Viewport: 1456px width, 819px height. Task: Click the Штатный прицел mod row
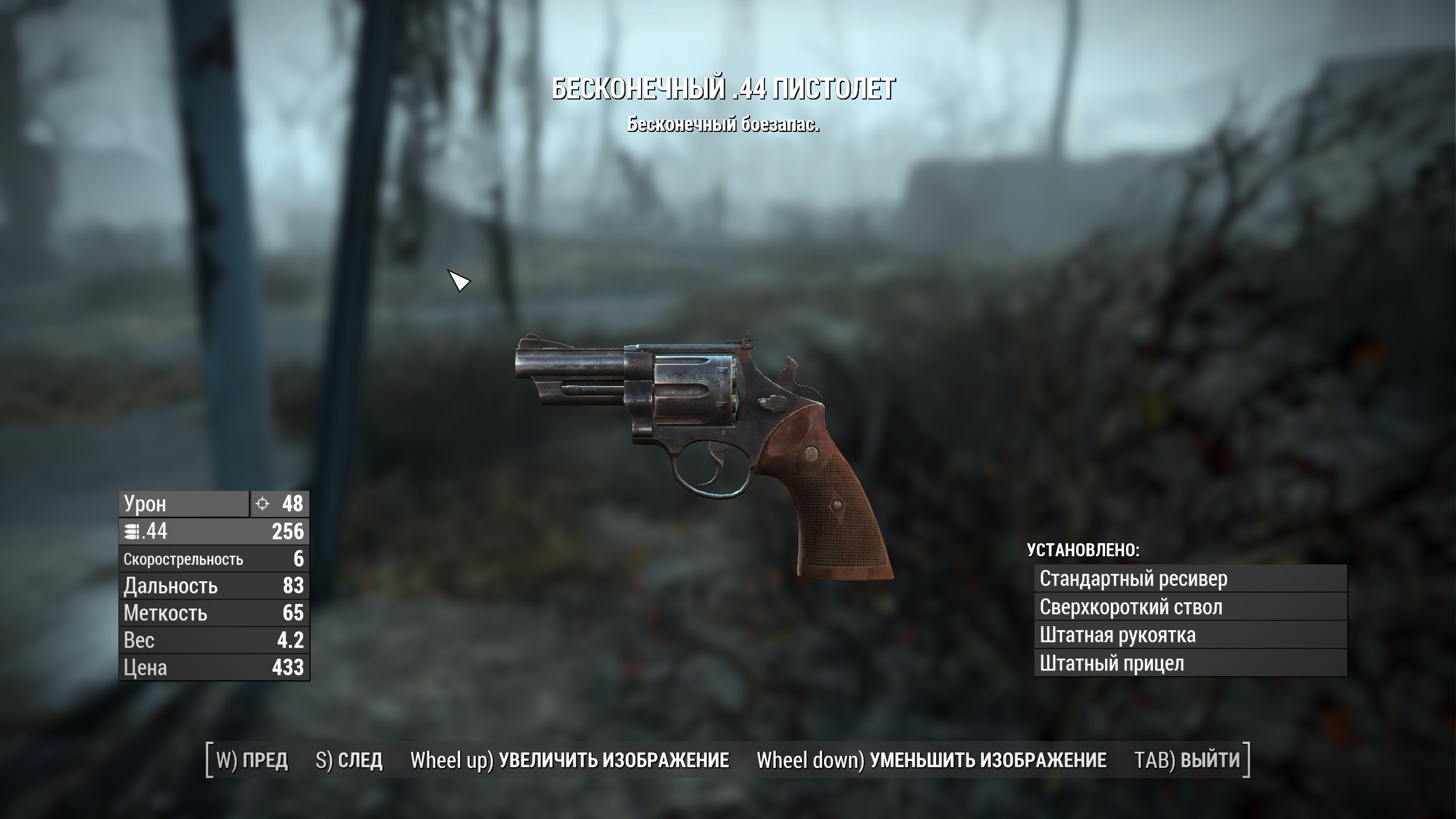(1190, 664)
